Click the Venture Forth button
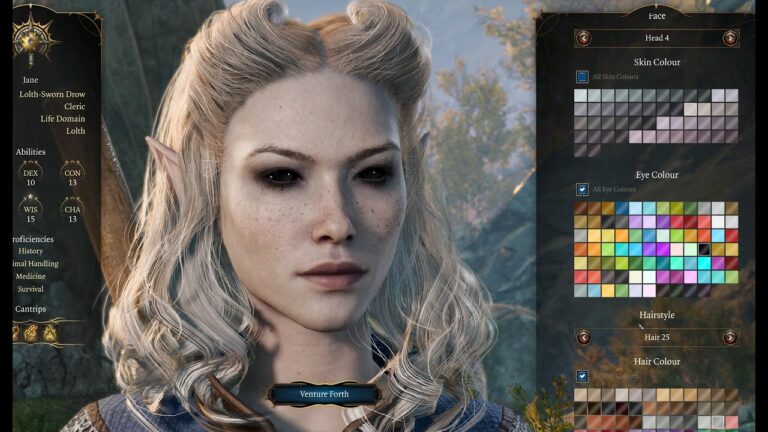Image resolution: width=768 pixels, height=432 pixels. pyautogui.click(x=324, y=394)
